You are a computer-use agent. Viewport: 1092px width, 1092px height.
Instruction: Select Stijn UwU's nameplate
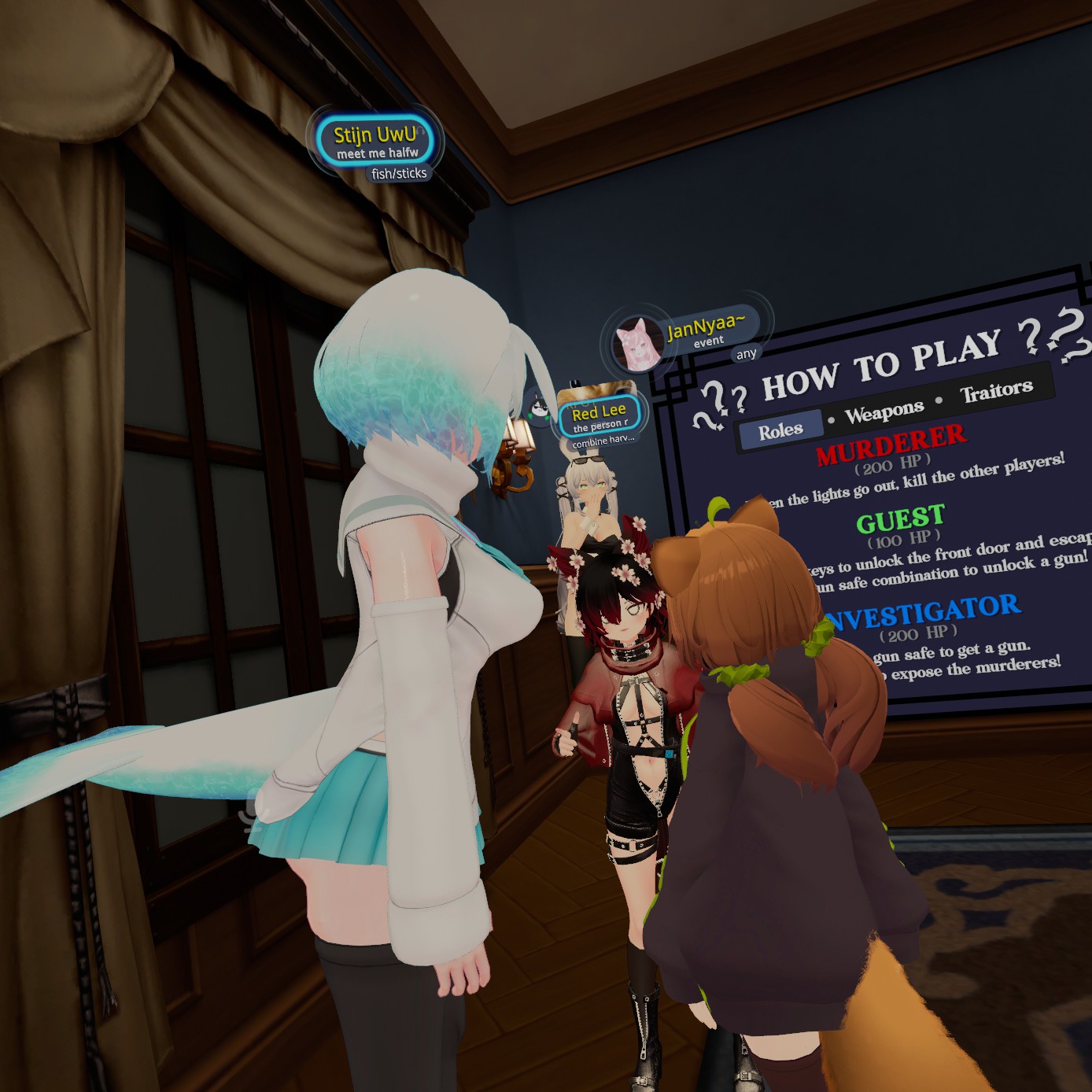[x=376, y=141]
